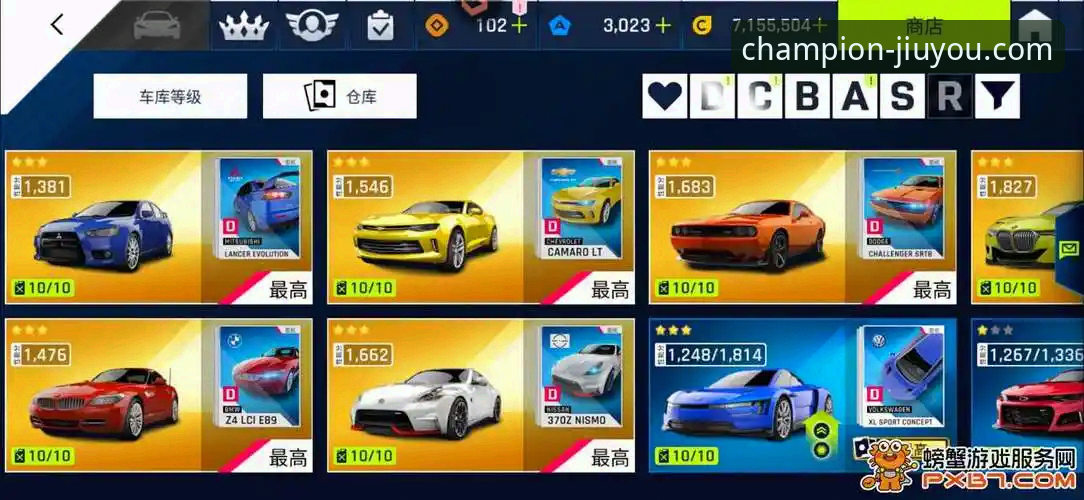Screen dimensions: 1084x500
Task: Open the clipboard missions icon
Action: pos(380,26)
